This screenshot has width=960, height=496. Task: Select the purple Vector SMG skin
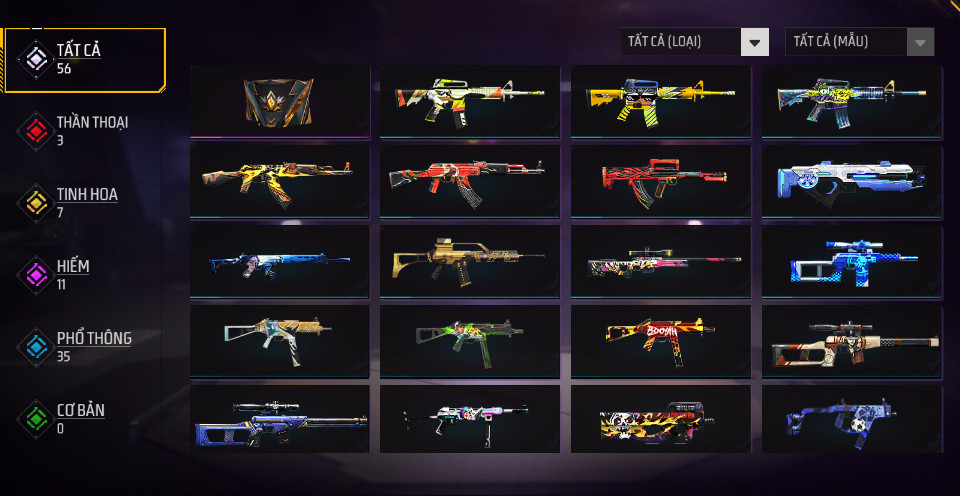pos(851,420)
